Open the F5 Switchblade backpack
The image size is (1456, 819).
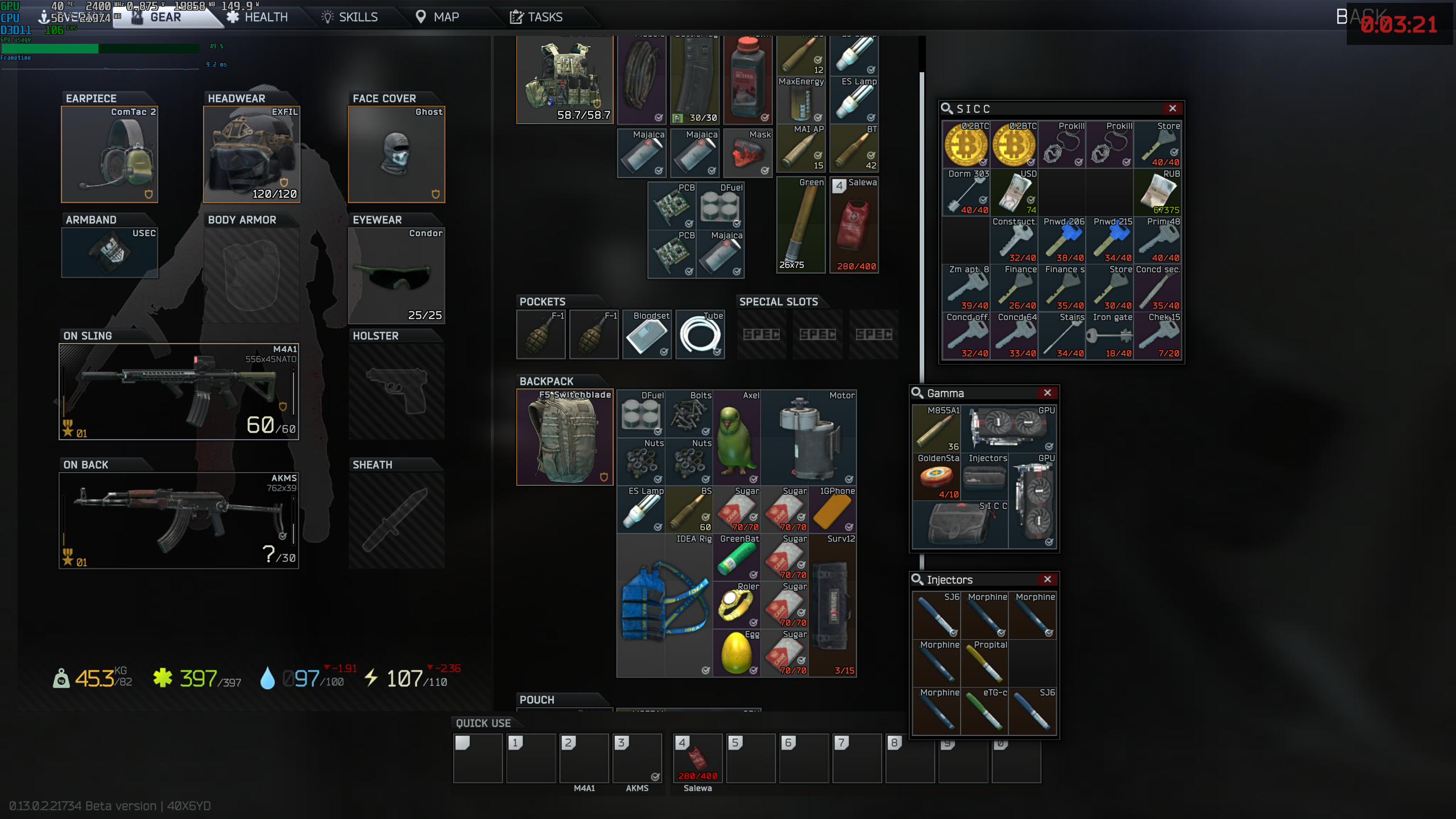[x=564, y=437]
